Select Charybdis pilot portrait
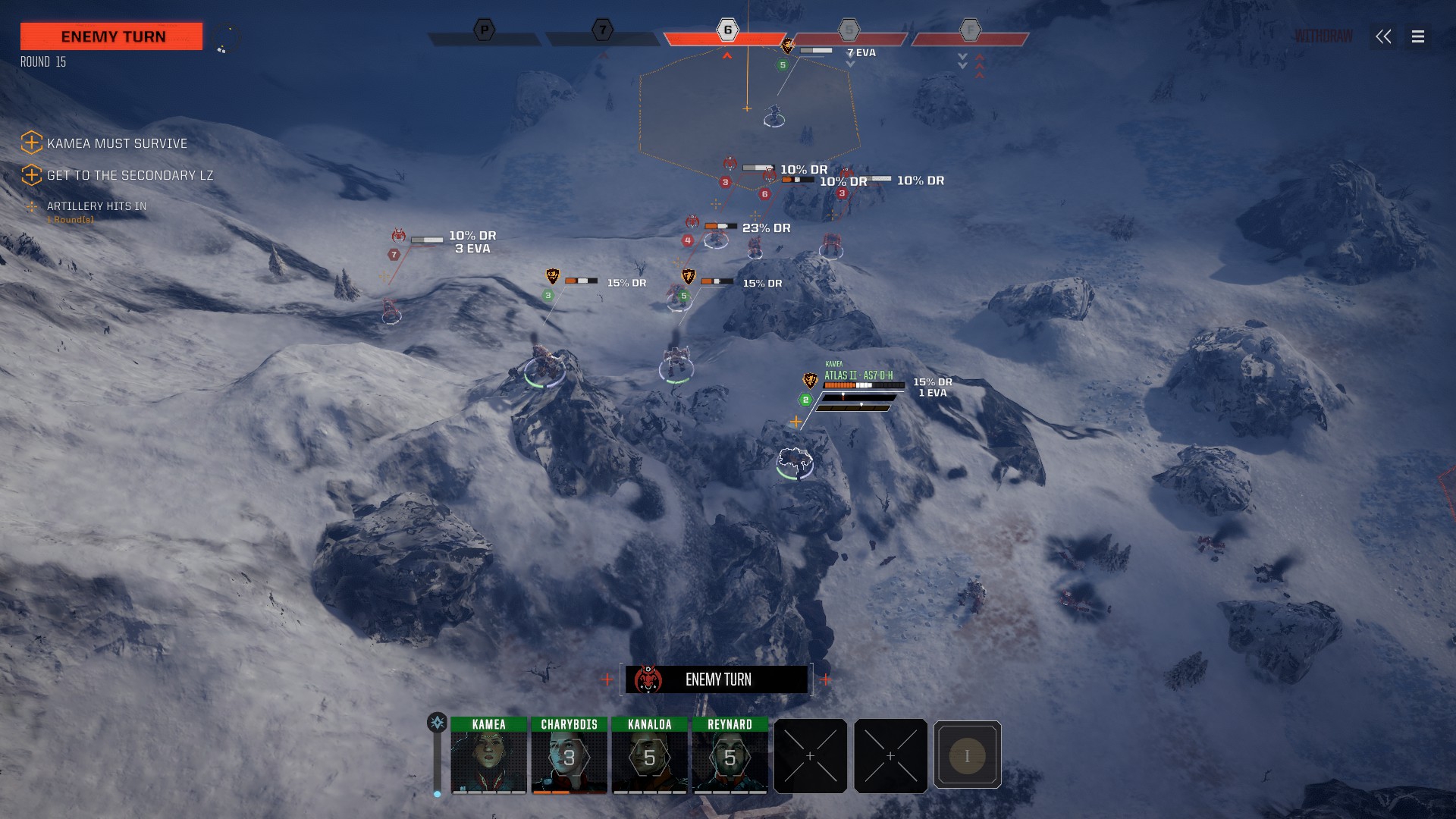The width and height of the screenshot is (1456, 819). (569, 756)
